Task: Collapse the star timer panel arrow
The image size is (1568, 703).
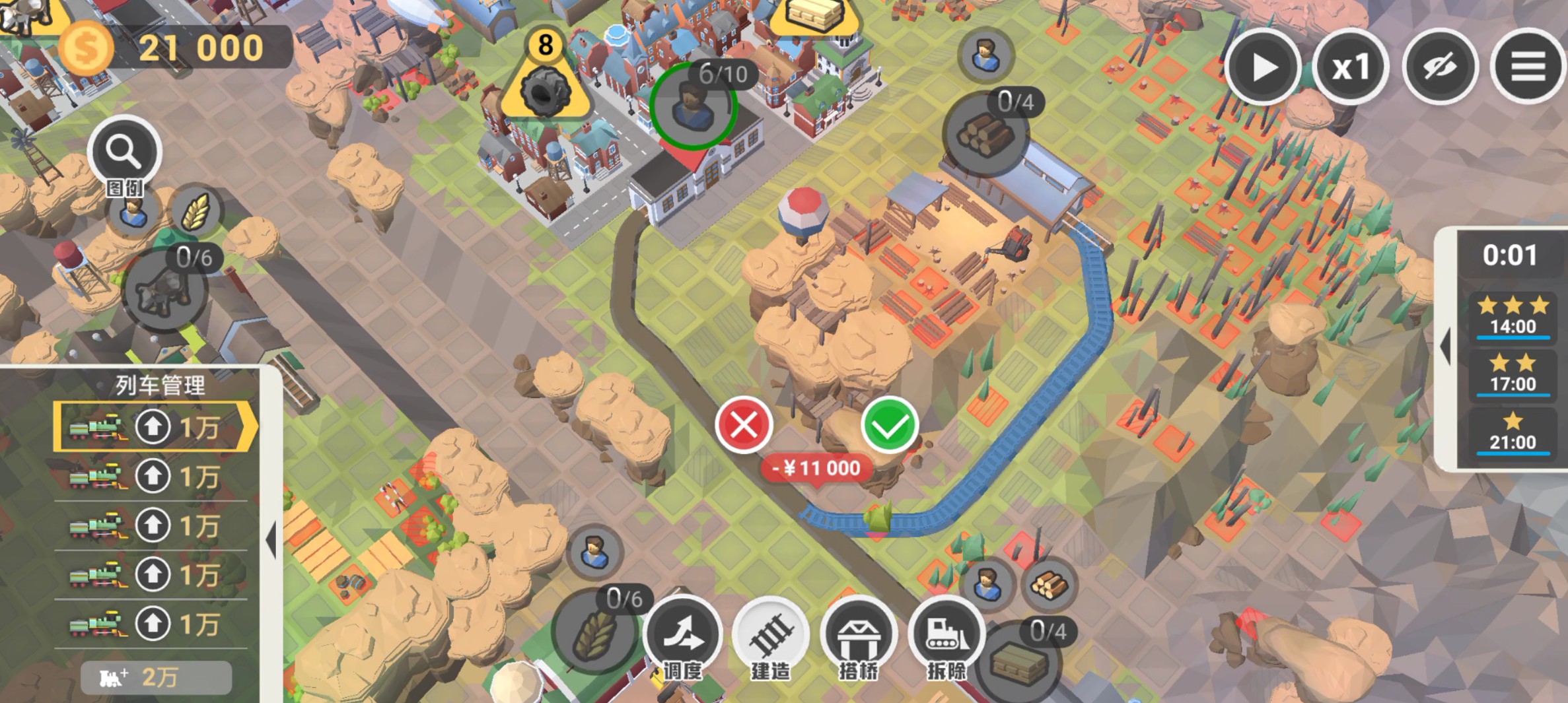Action: [1446, 347]
